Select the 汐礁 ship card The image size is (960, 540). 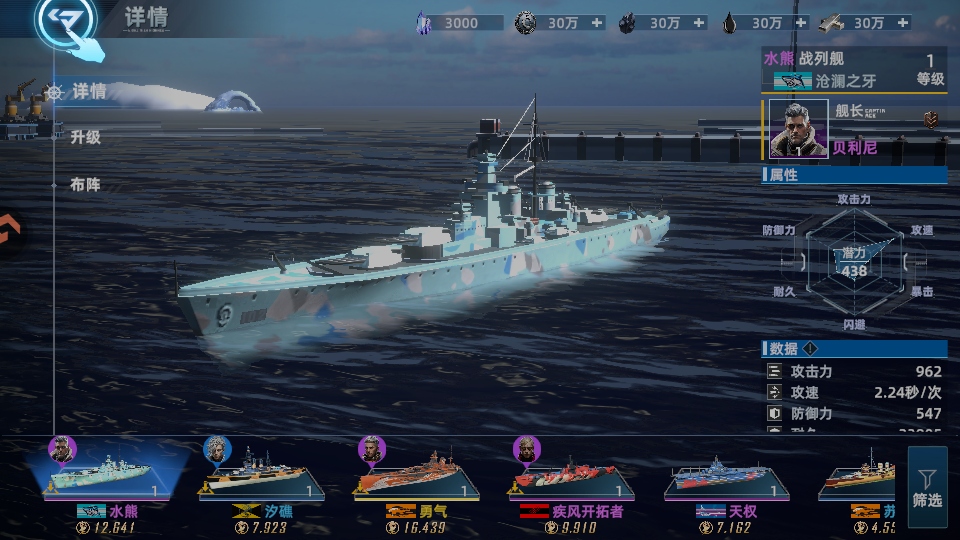262,477
